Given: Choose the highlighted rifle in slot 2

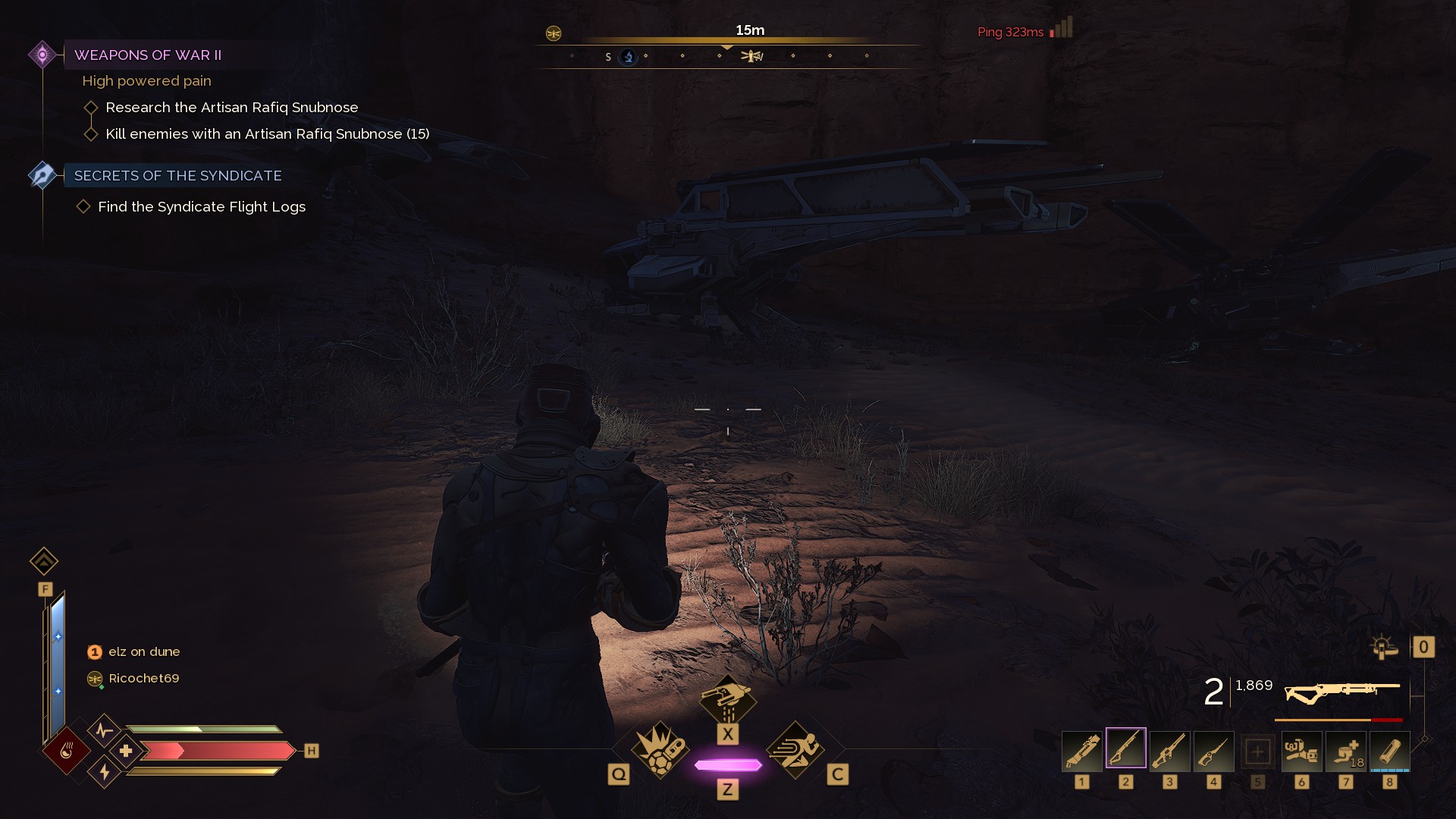Looking at the screenshot, I should coord(1126,749).
